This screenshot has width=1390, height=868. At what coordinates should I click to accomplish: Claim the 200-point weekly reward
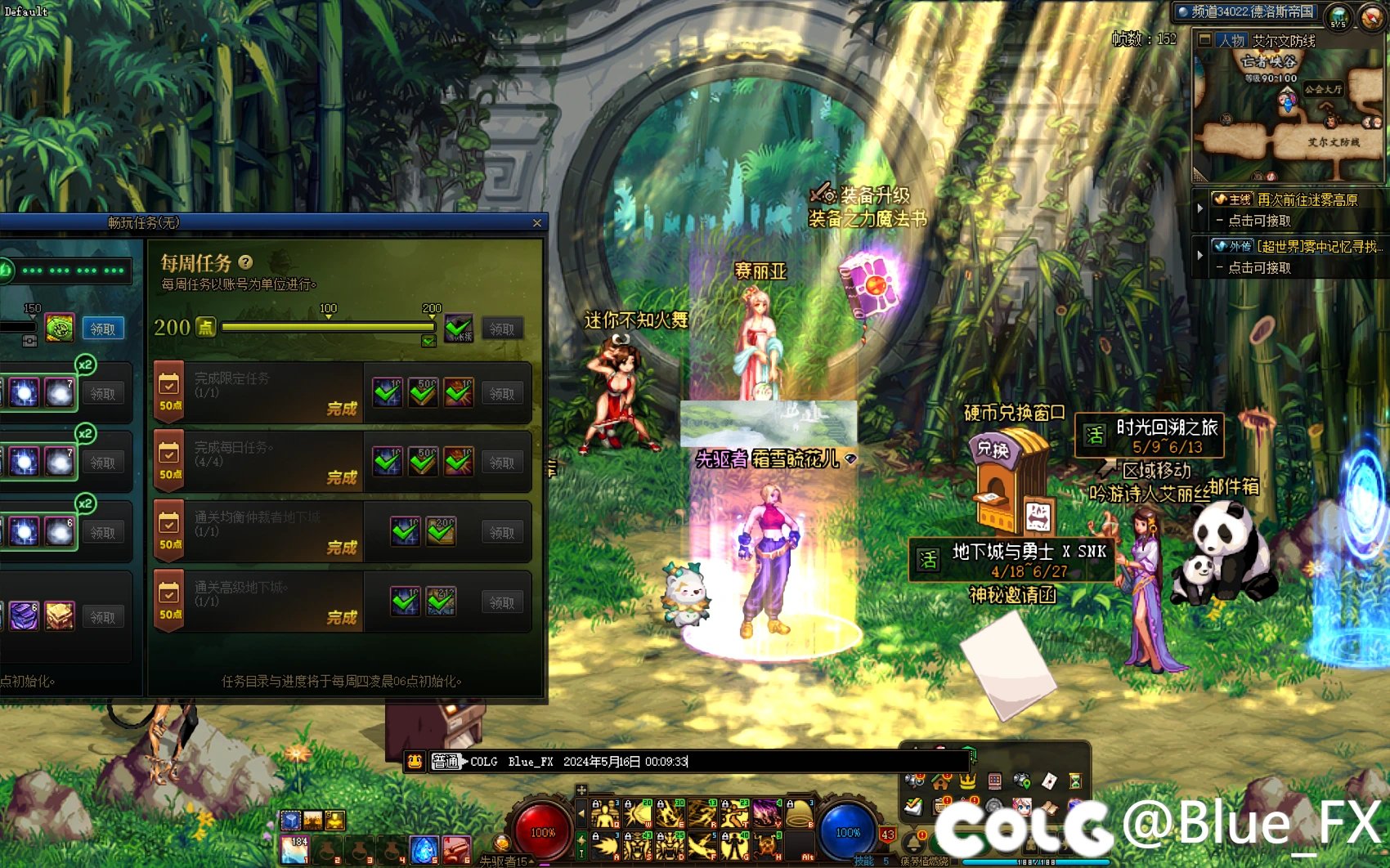[502, 329]
